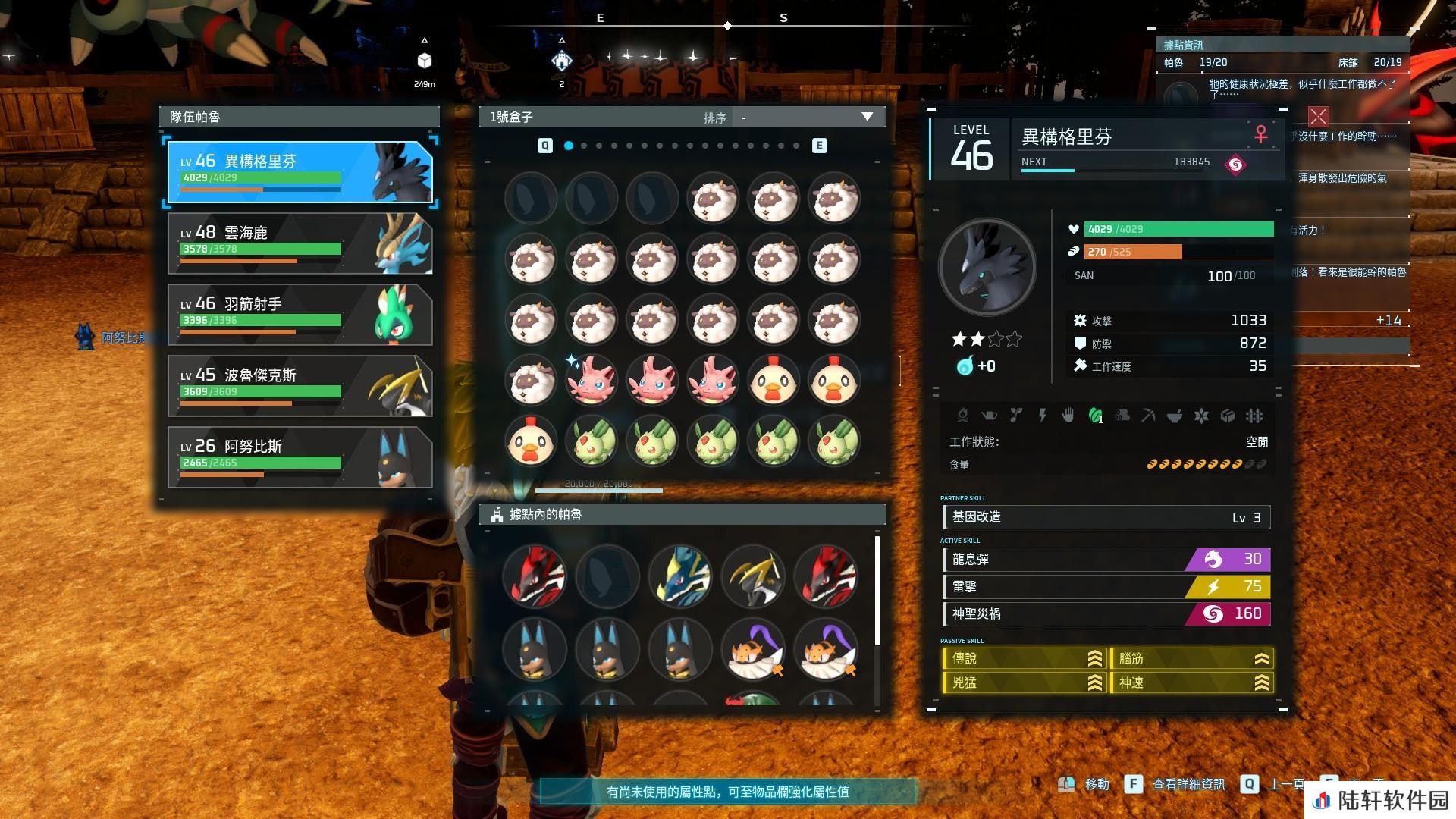1456x819 pixels.
Task: Select the shiny pink Pal in the box
Action: [x=591, y=380]
